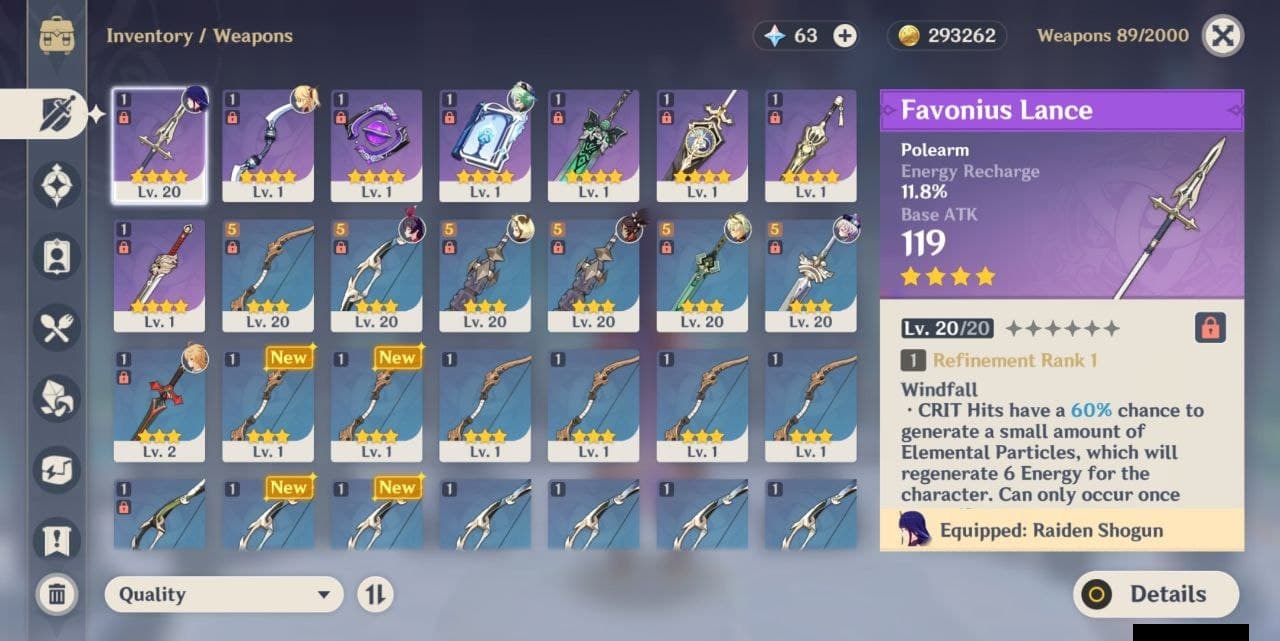Switch to the Materials tab
The width and height of the screenshot is (1280, 641).
click(57, 398)
